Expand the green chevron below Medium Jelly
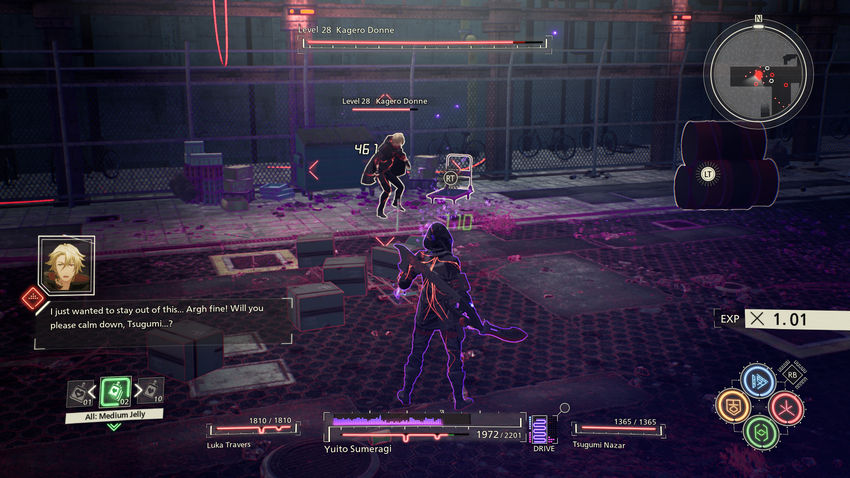850x478 pixels. (x=114, y=427)
